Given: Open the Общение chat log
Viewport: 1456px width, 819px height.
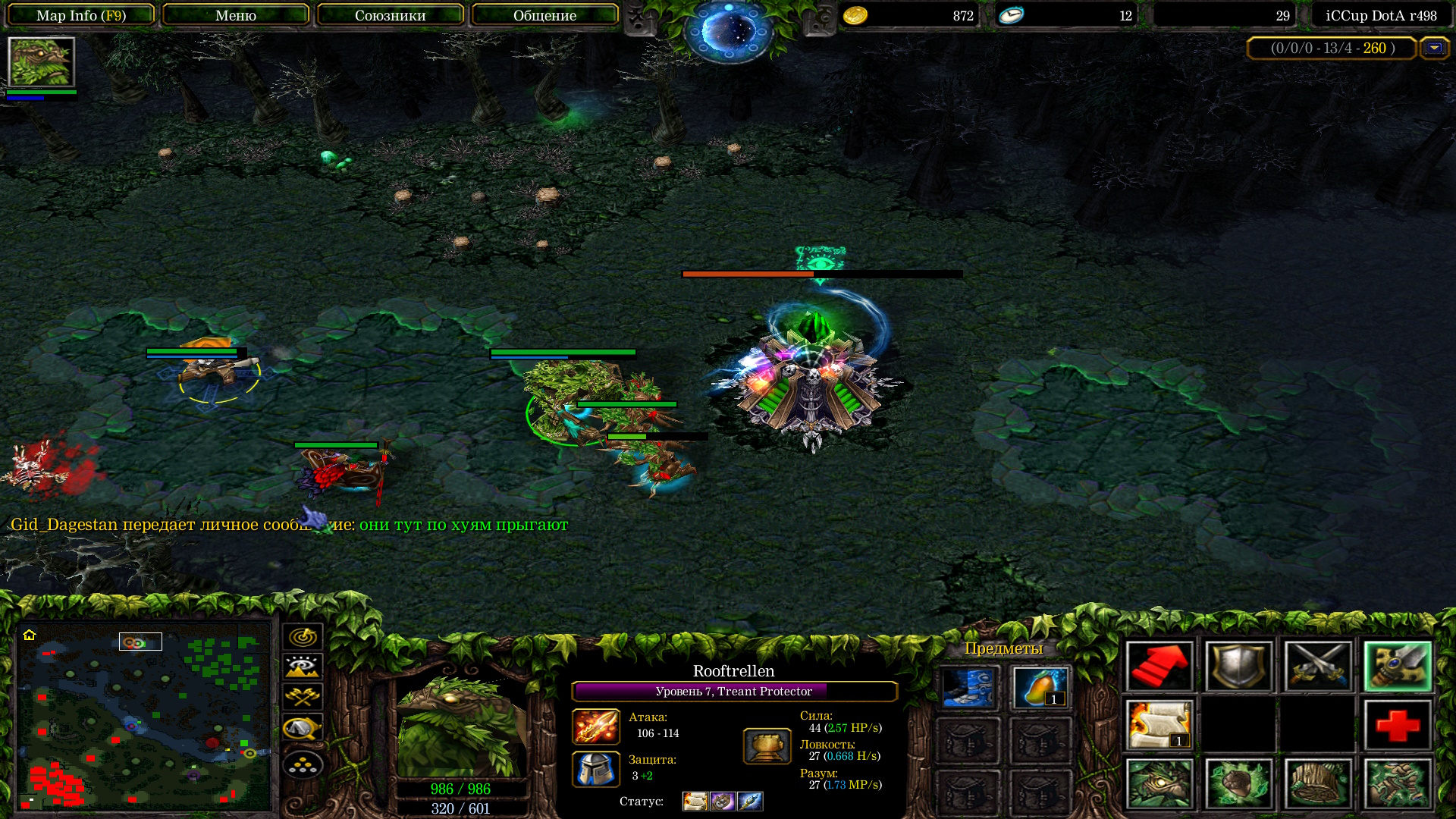Looking at the screenshot, I should click(544, 15).
